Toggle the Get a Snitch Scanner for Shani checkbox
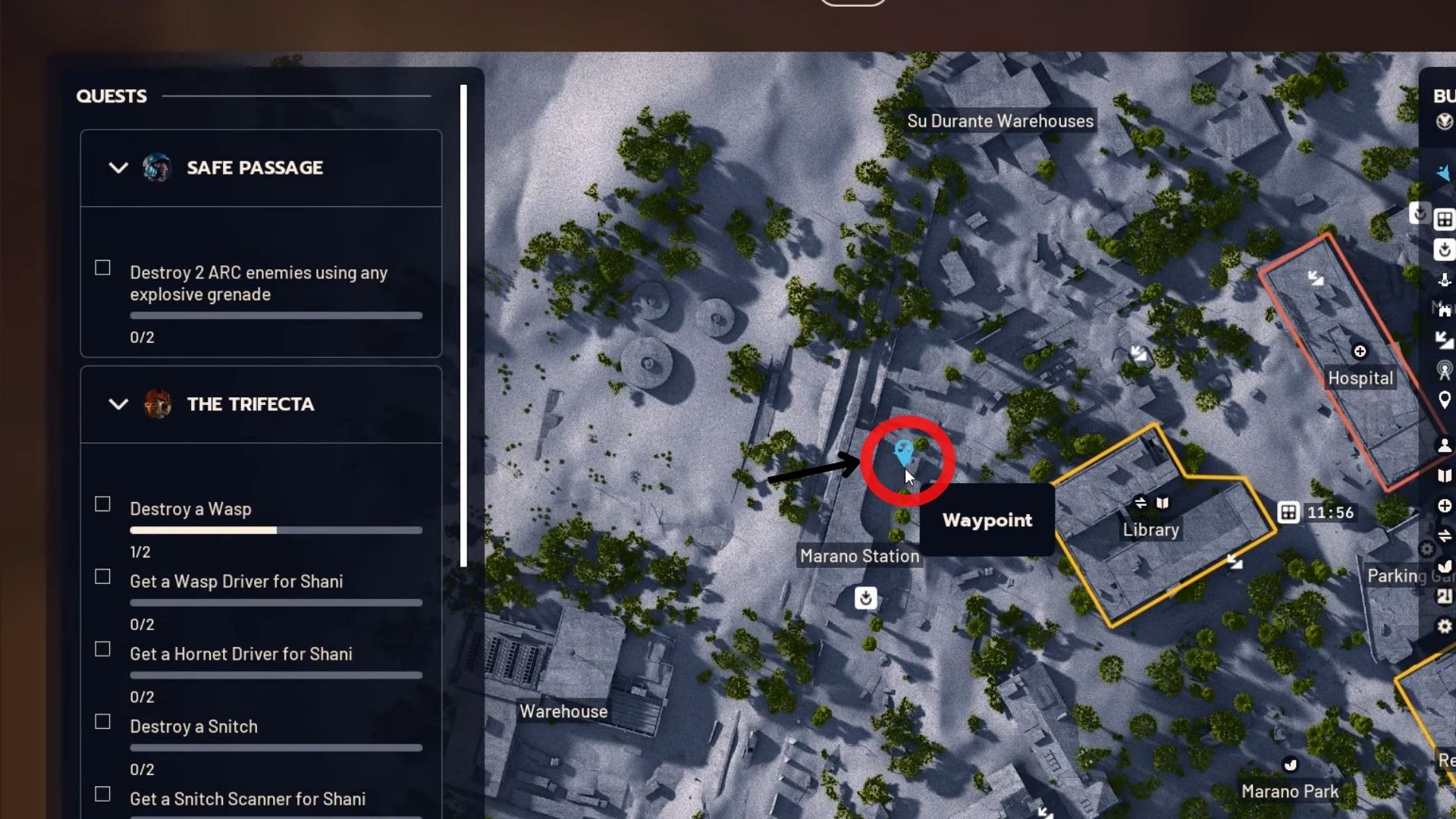Viewport: 1456px width, 819px height. (x=102, y=795)
